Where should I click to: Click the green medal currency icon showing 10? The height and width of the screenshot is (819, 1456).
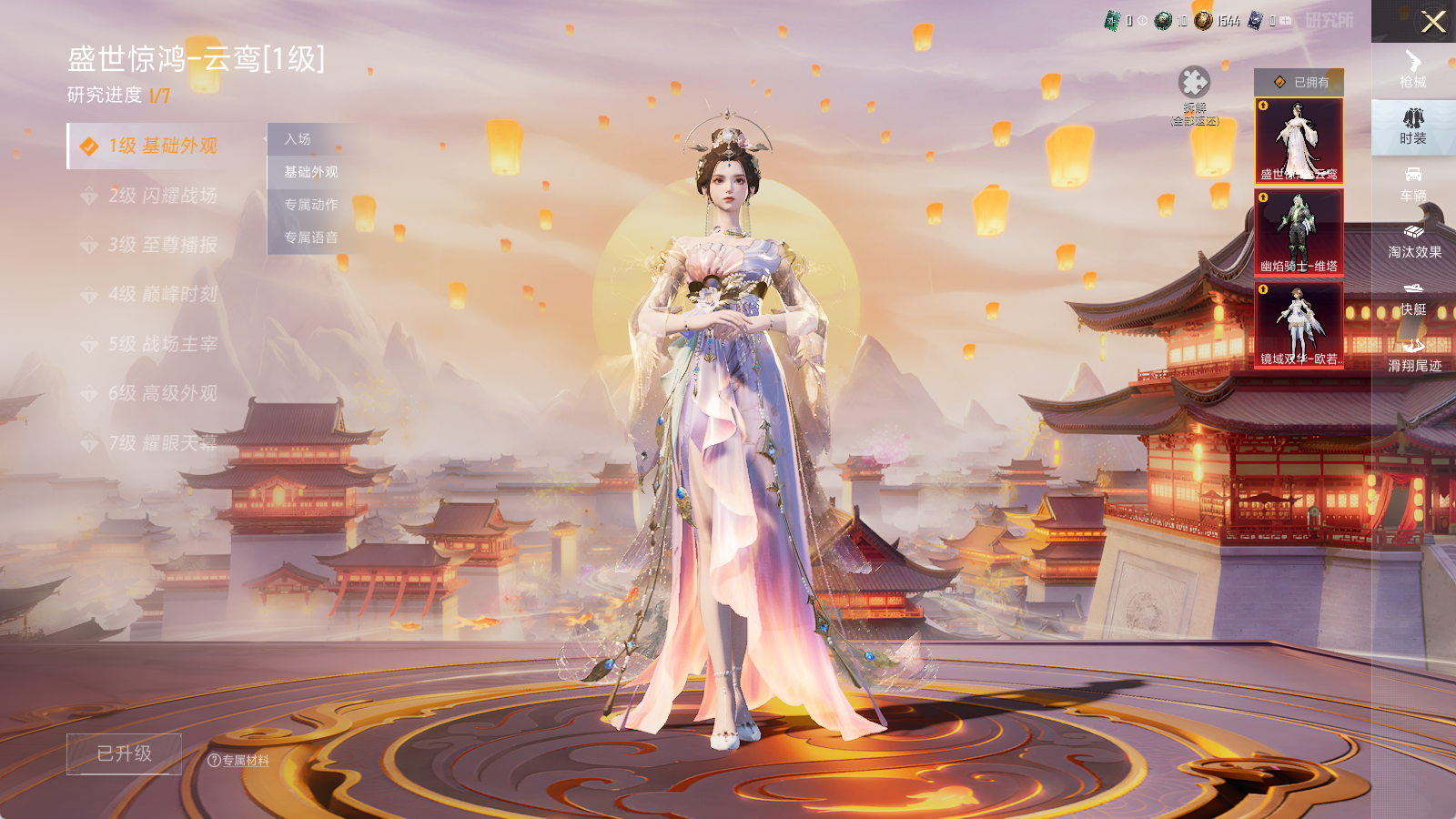pos(1163,20)
